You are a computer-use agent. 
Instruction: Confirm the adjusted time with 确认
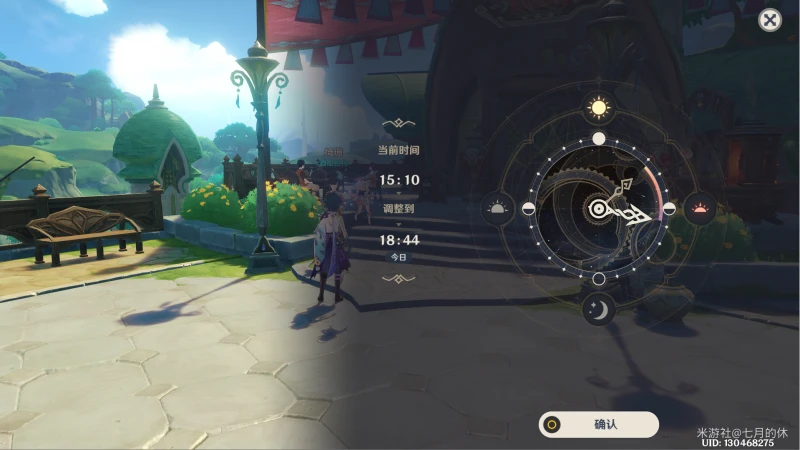coord(598,424)
